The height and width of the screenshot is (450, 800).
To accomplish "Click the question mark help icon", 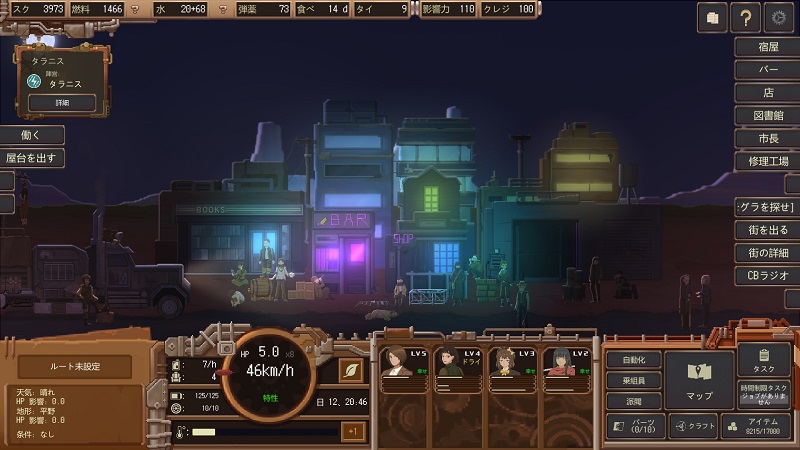I will 745,17.
